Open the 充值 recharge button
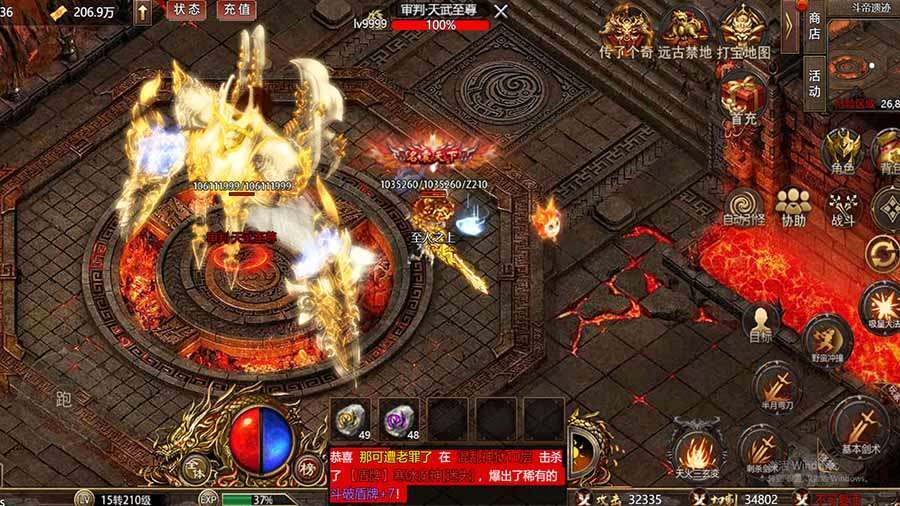900x506 pixels. (236, 10)
